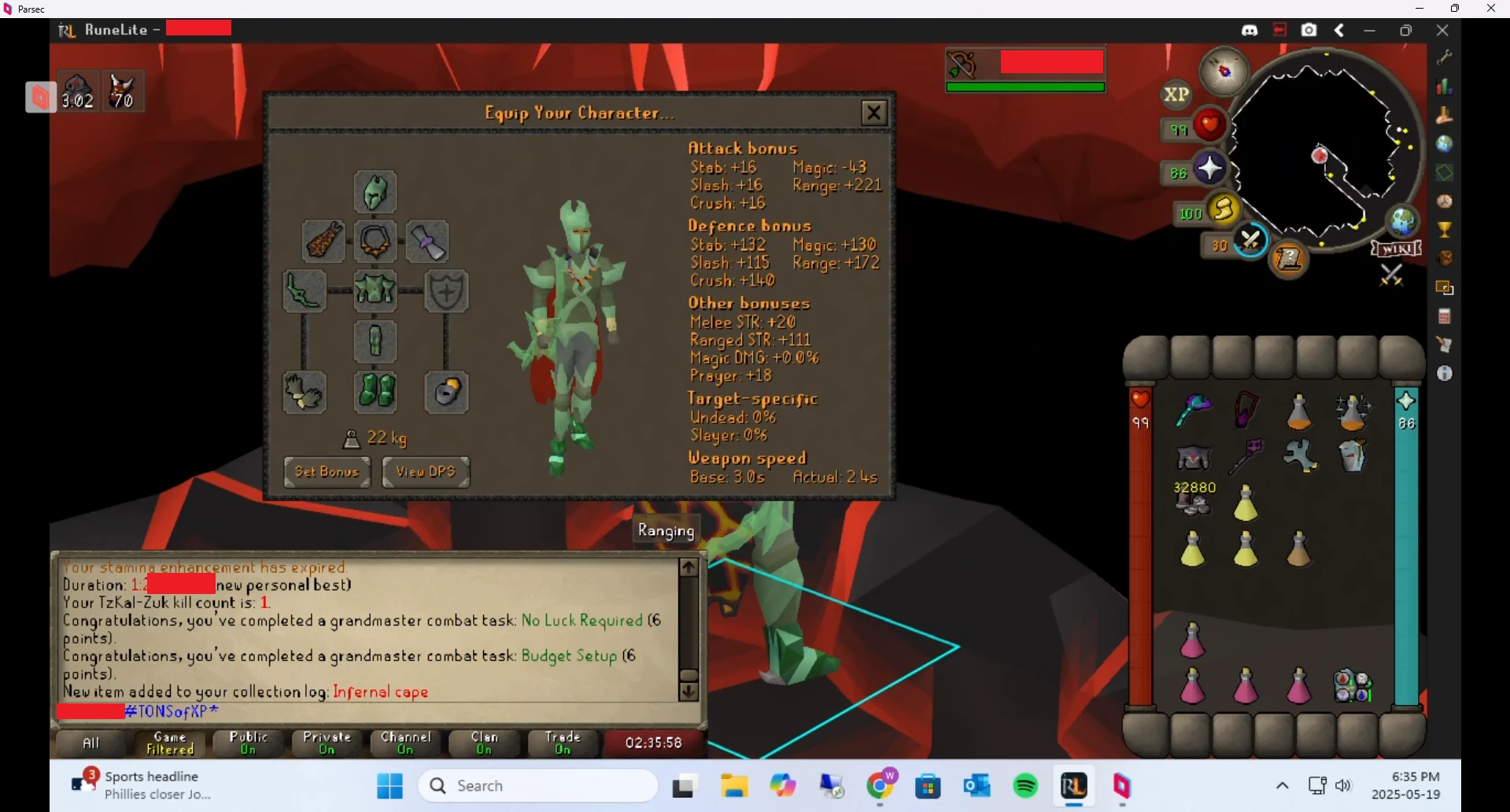Open the combat achievements trophy panel
Viewport: 1510px width, 812px height.
(1446, 230)
